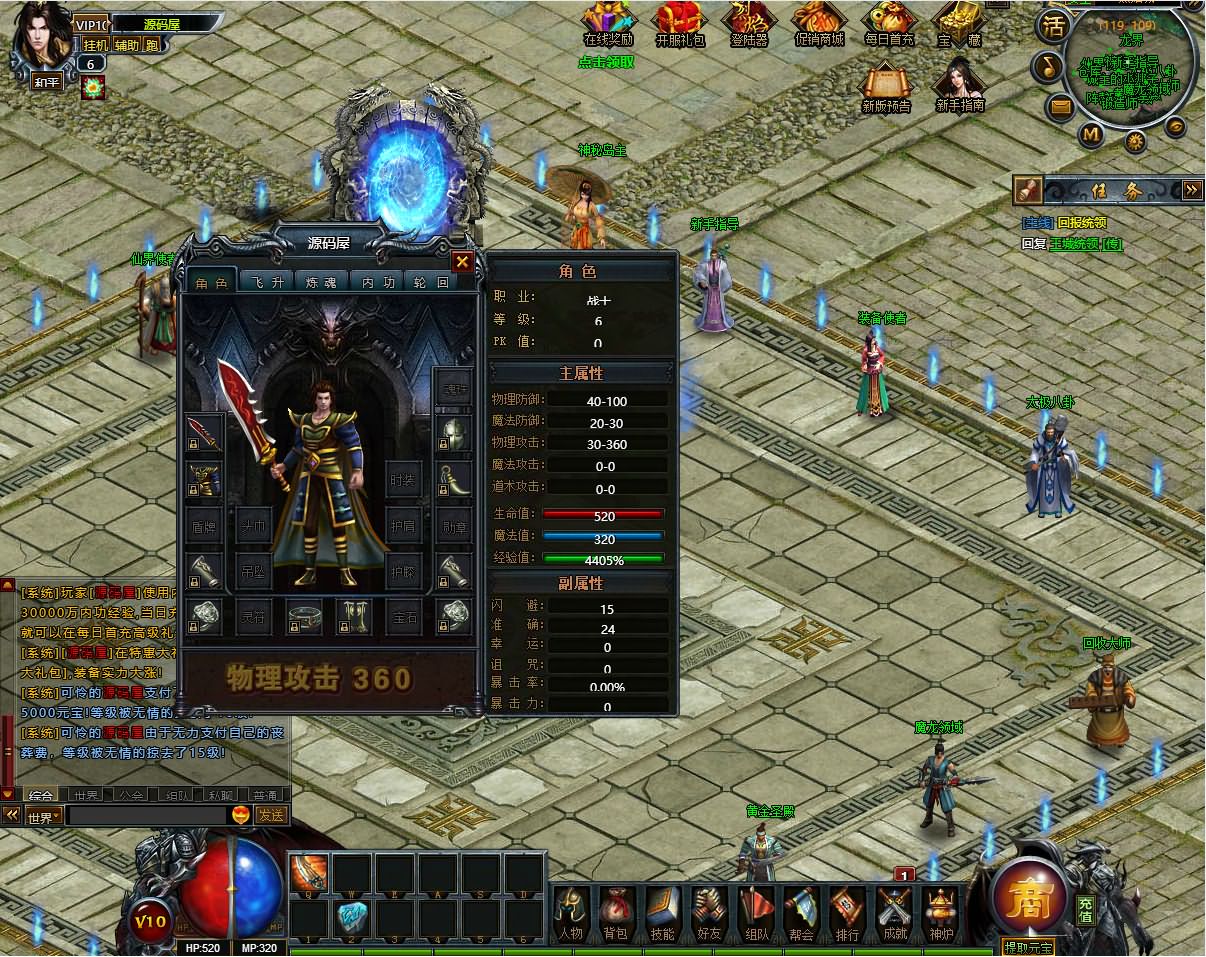Open the mail envelope button by minimap
The width and height of the screenshot is (1206, 957).
click(1060, 105)
